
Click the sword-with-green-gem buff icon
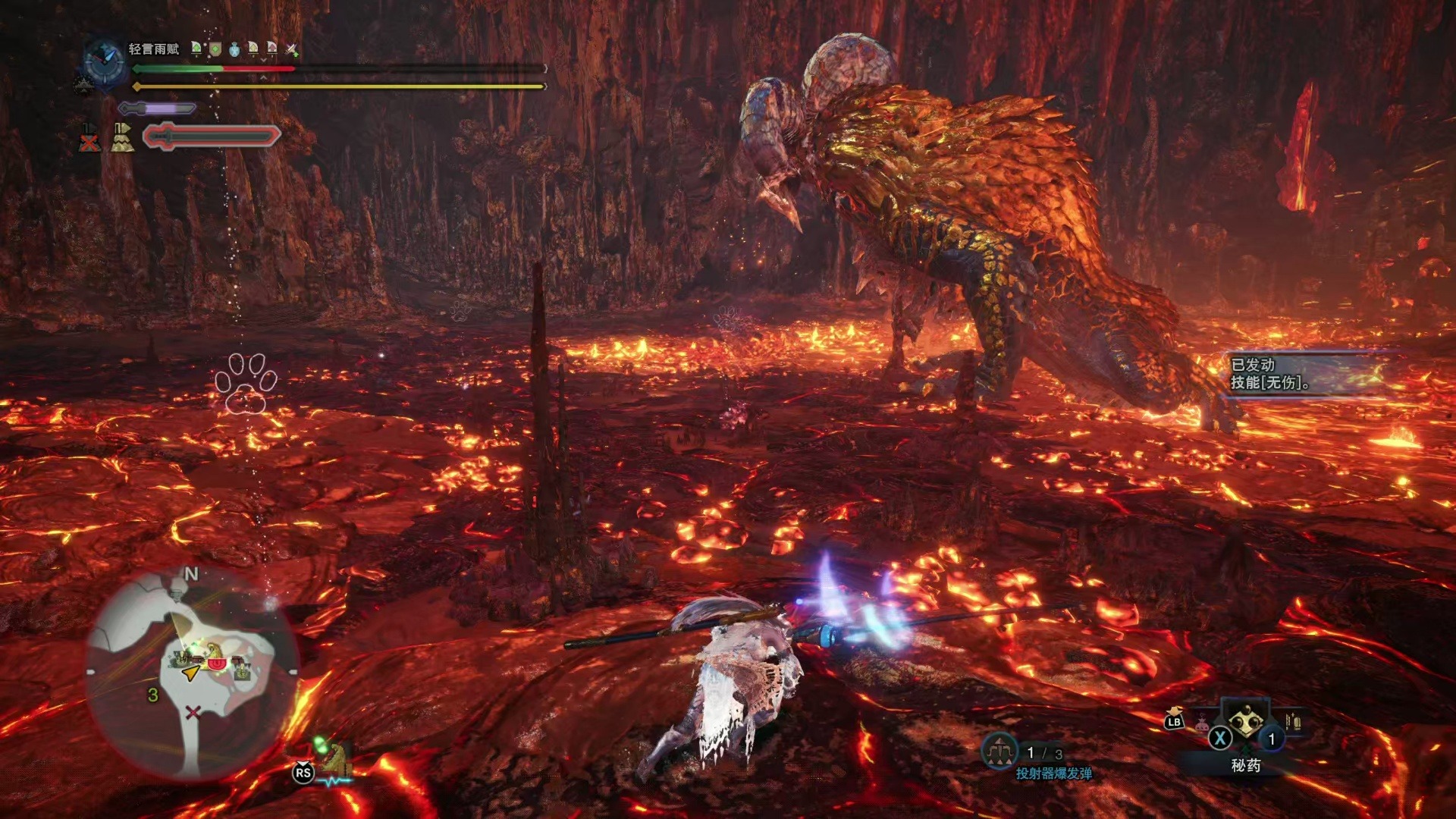(291, 50)
